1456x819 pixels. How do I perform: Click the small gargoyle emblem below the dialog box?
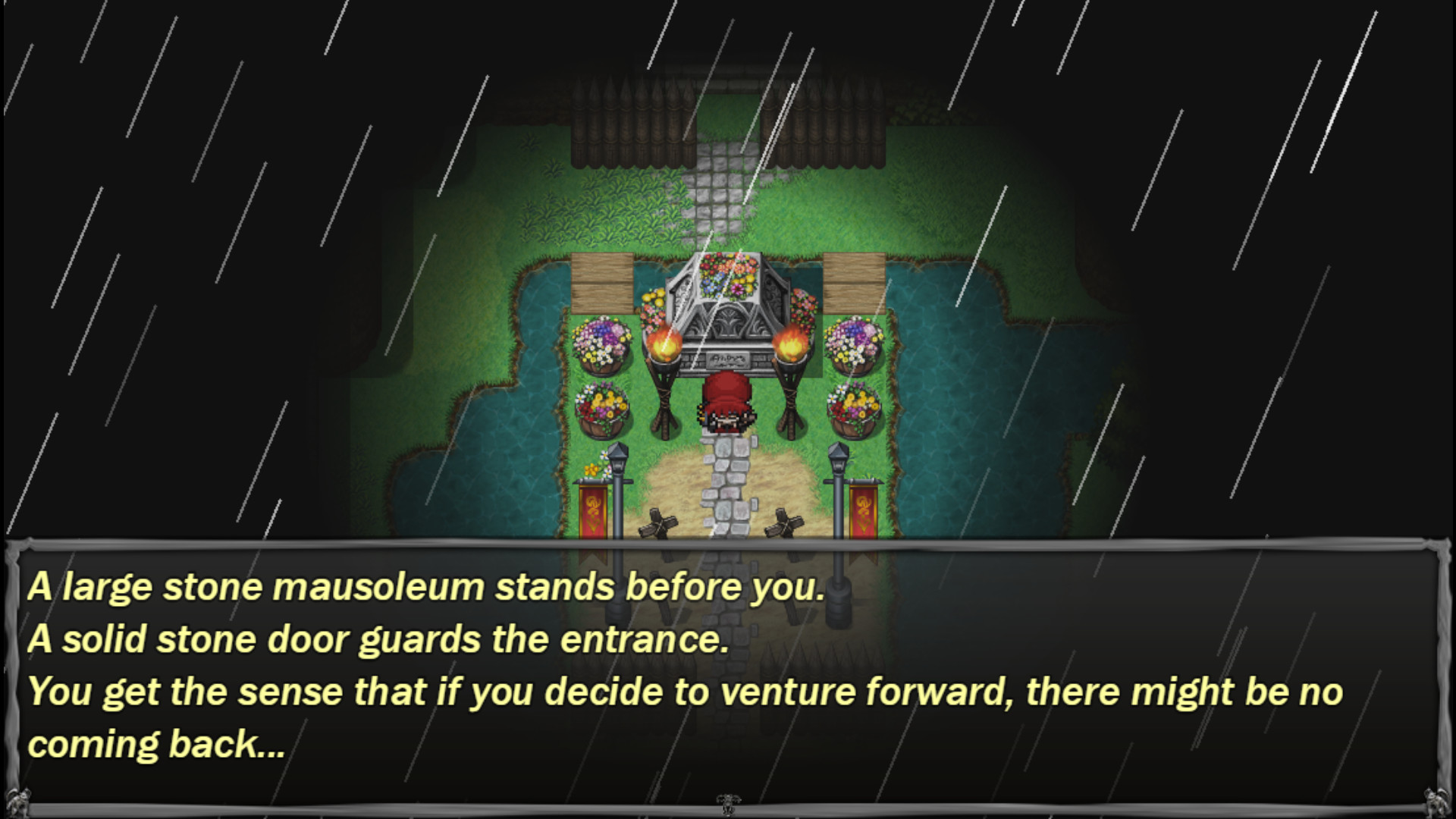pos(726,804)
